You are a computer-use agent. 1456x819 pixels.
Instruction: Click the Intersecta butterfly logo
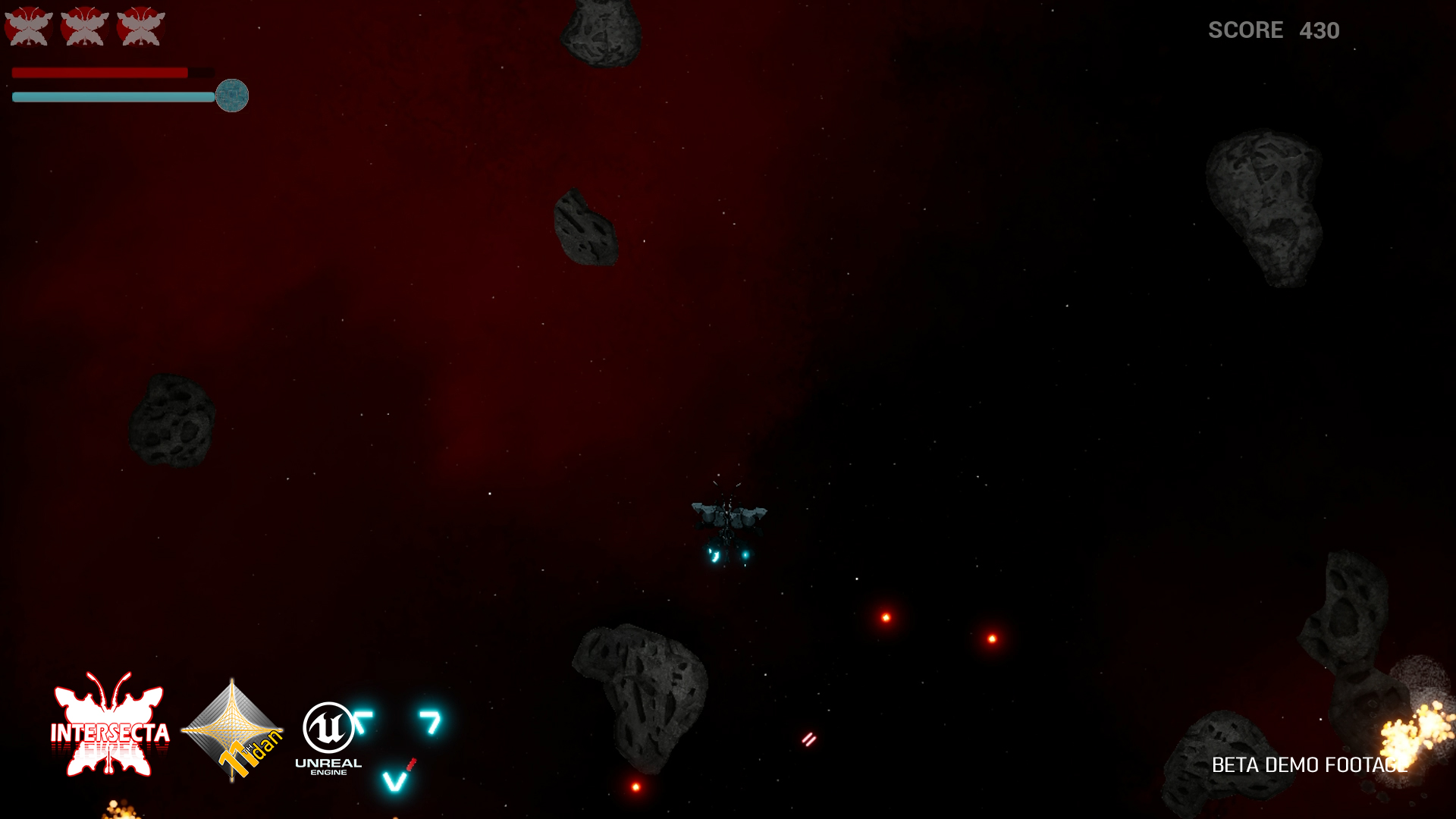pyautogui.click(x=110, y=726)
